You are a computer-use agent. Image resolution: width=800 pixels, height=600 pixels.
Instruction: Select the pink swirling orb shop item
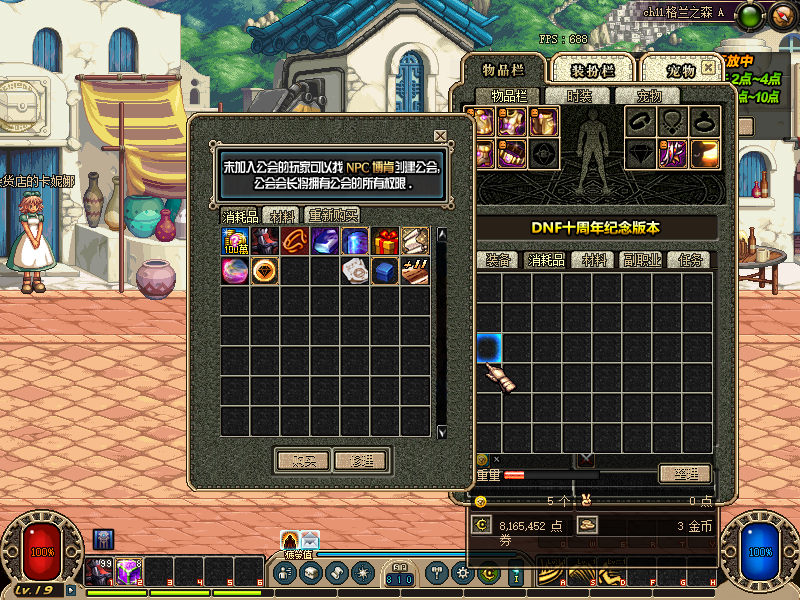[236, 271]
